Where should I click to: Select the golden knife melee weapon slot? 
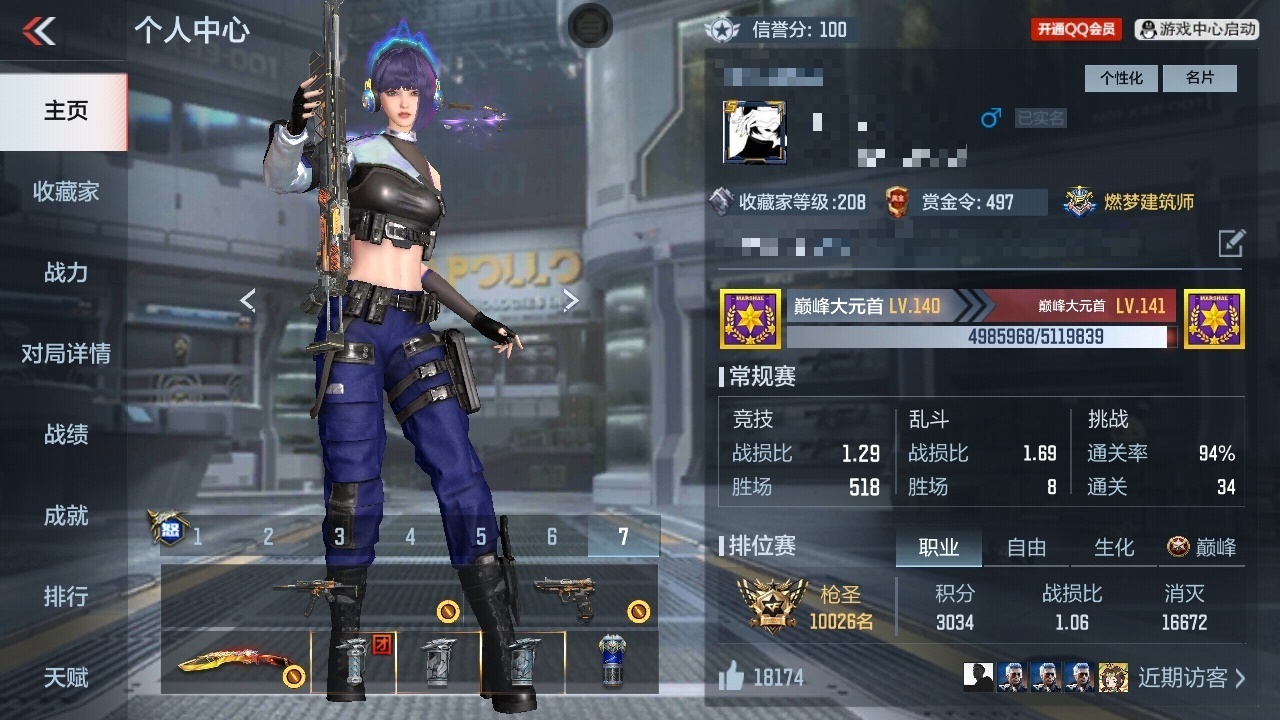[235, 662]
